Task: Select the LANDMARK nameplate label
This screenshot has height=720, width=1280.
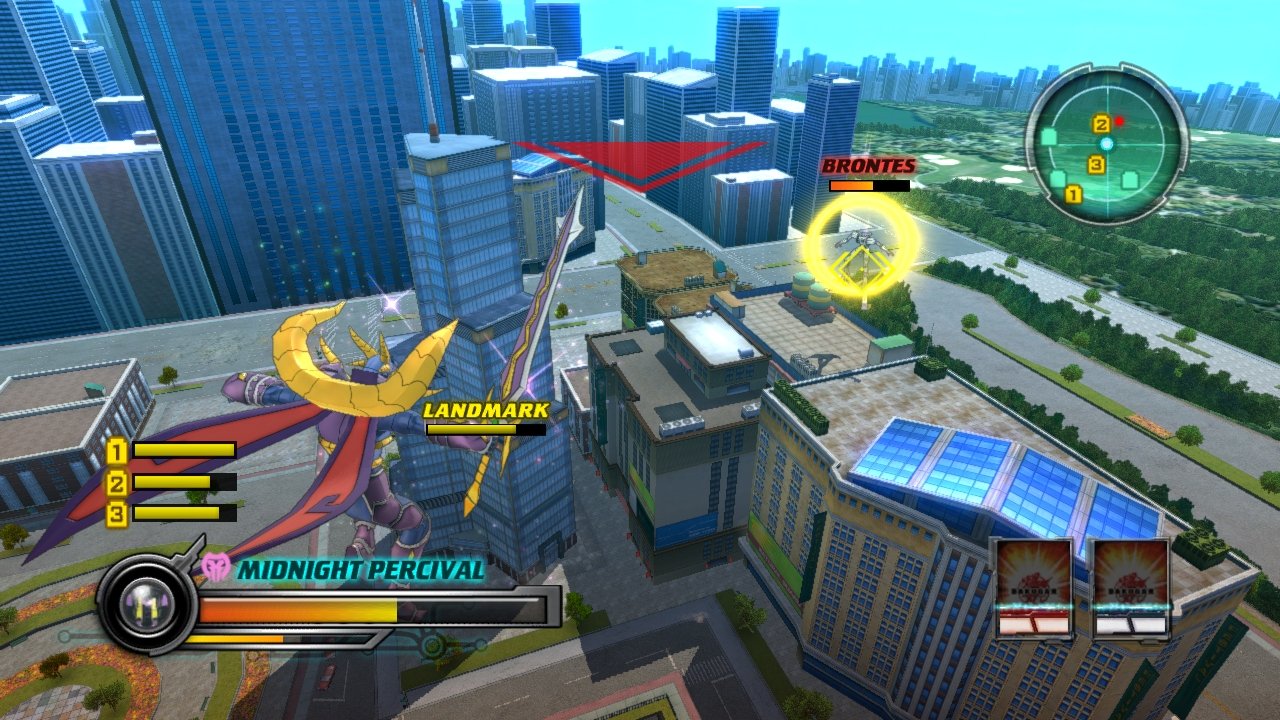Action: (484, 410)
